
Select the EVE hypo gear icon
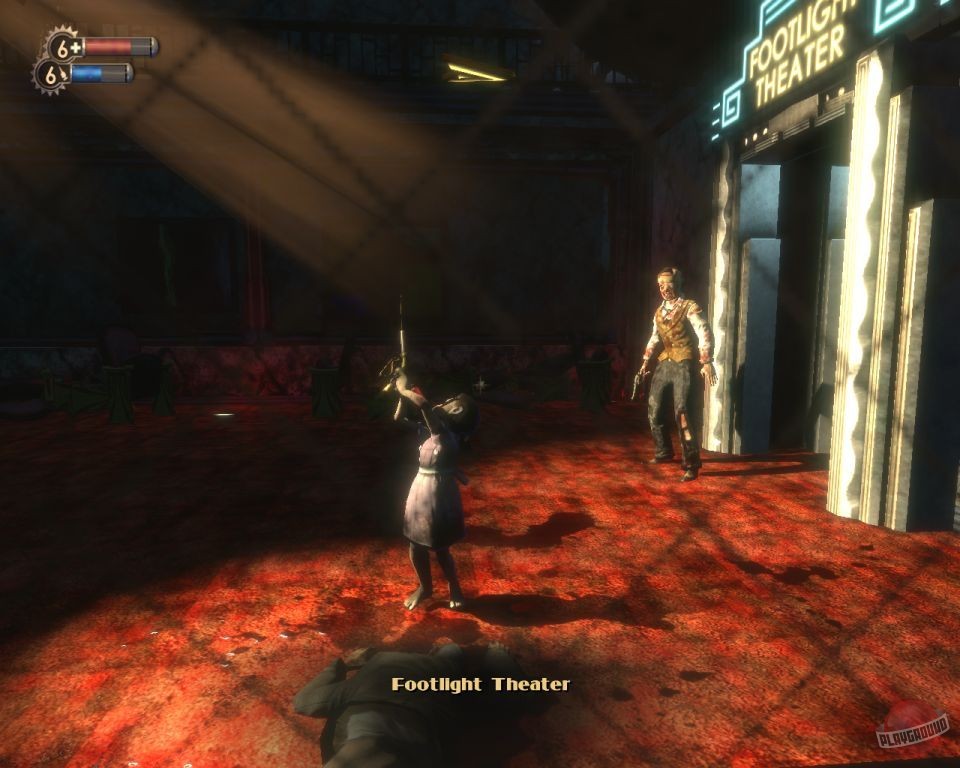coord(52,74)
